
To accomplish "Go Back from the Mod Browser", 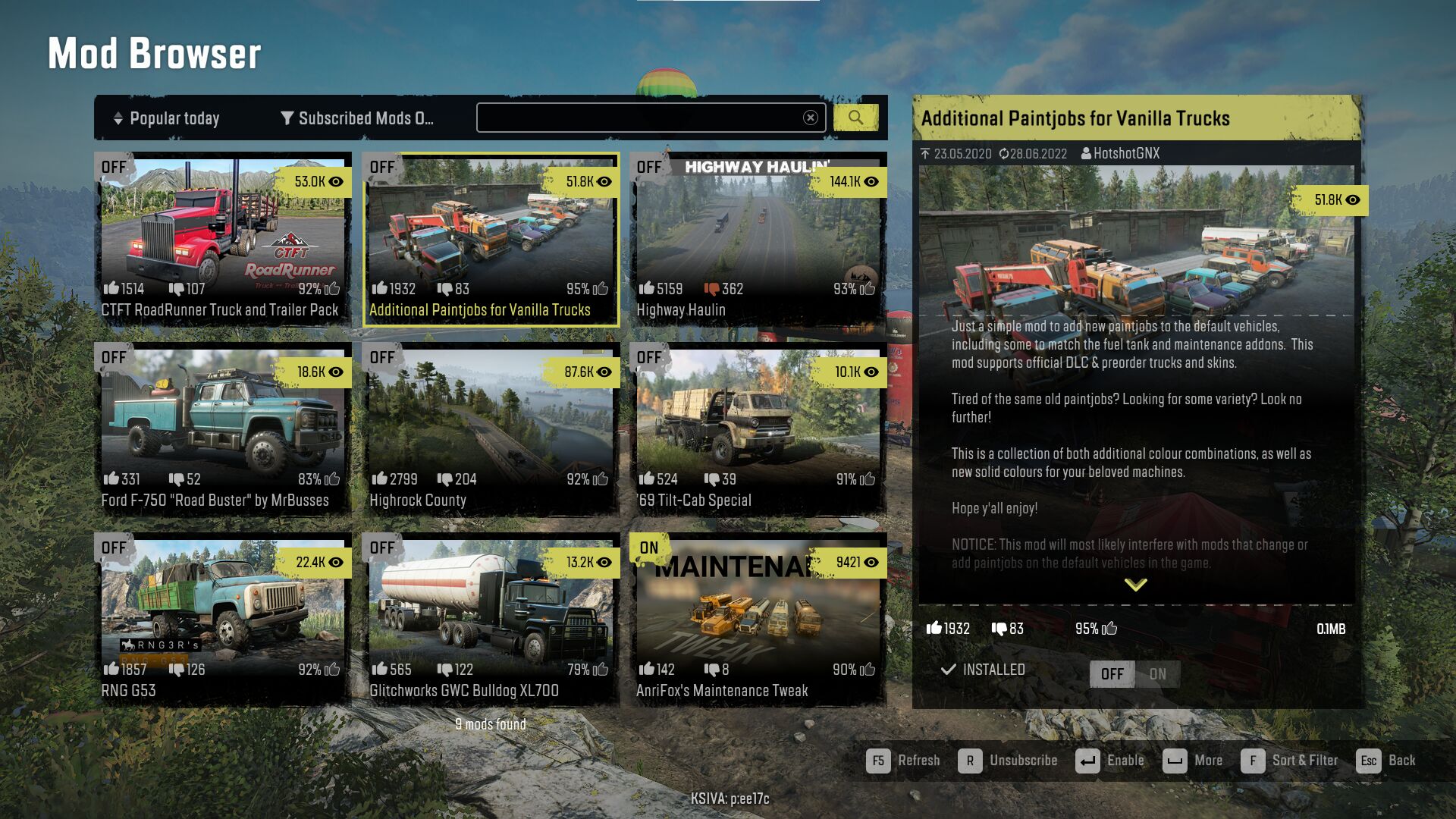I will [1386, 761].
